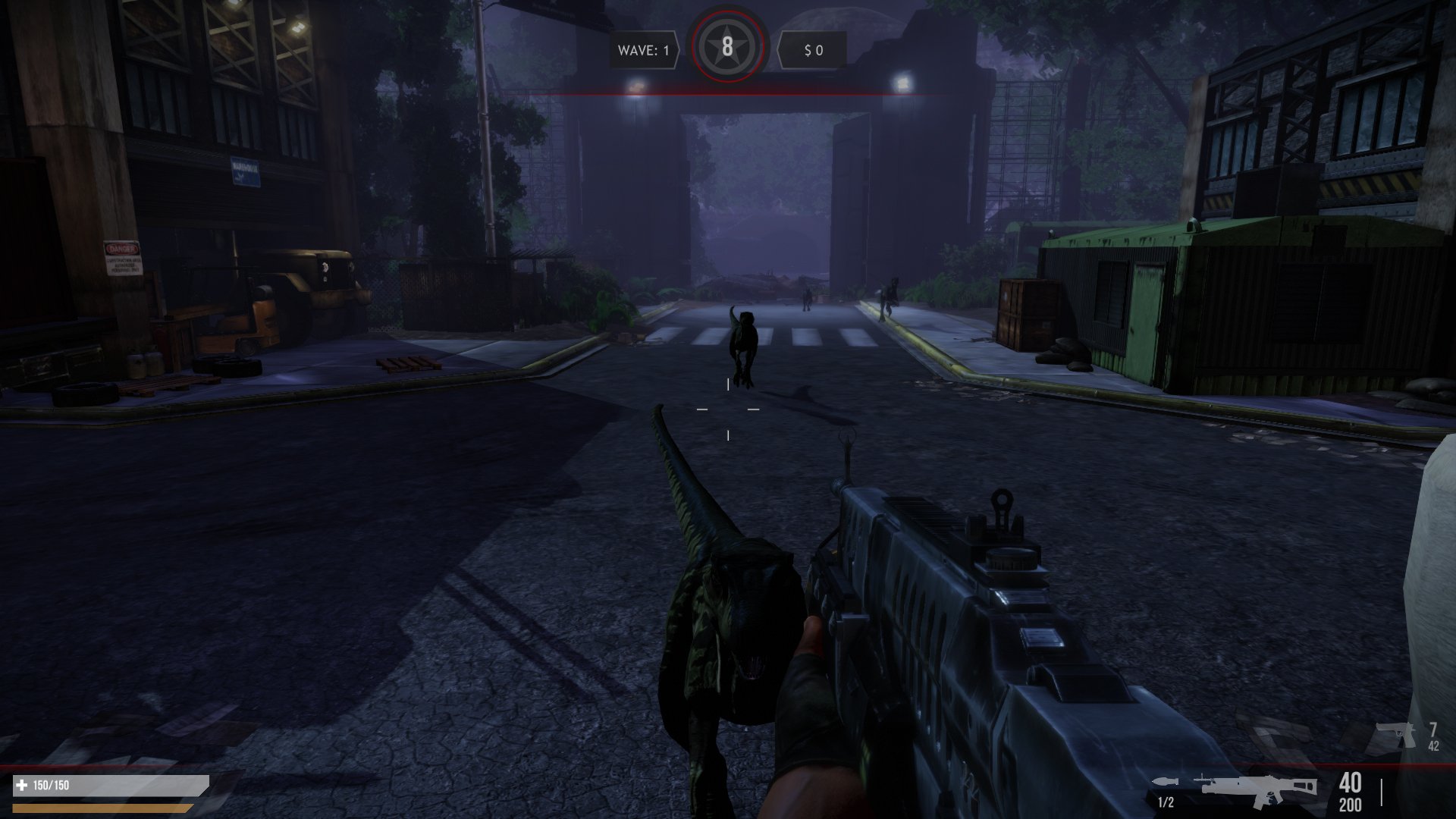Click the 40 ammo counter

(x=1349, y=782)
